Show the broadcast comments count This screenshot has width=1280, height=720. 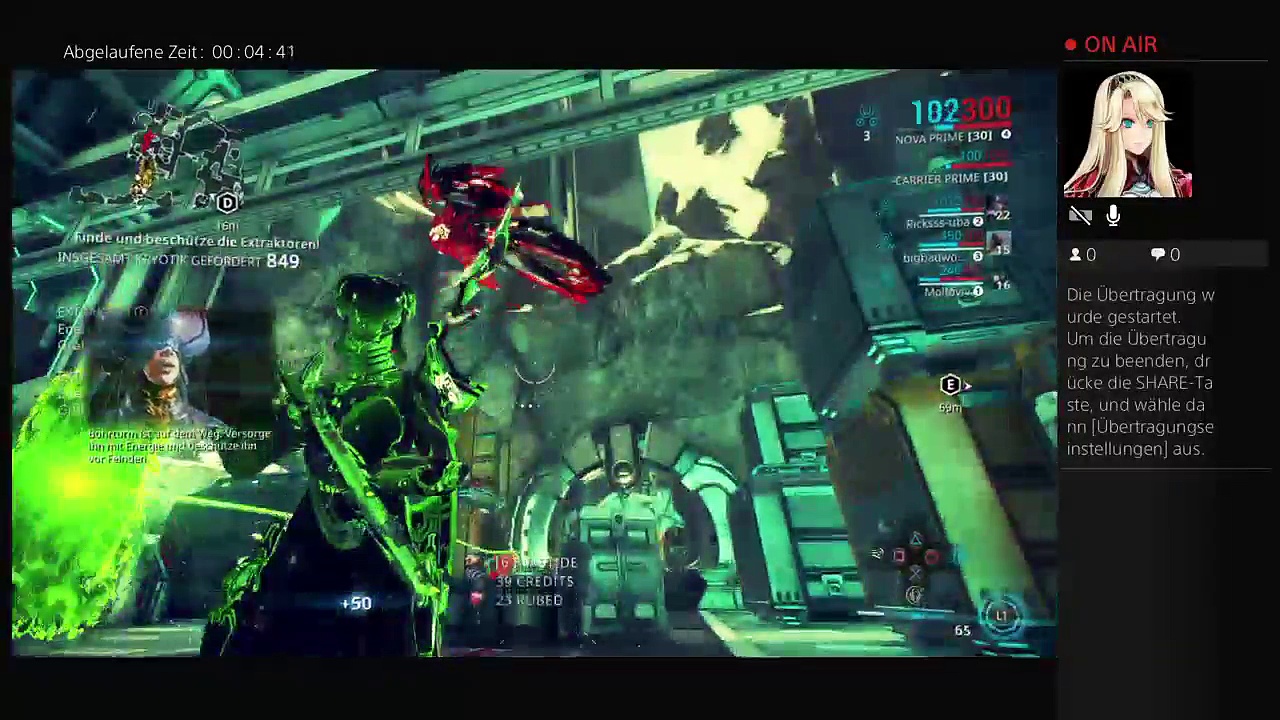point(1165,255)
